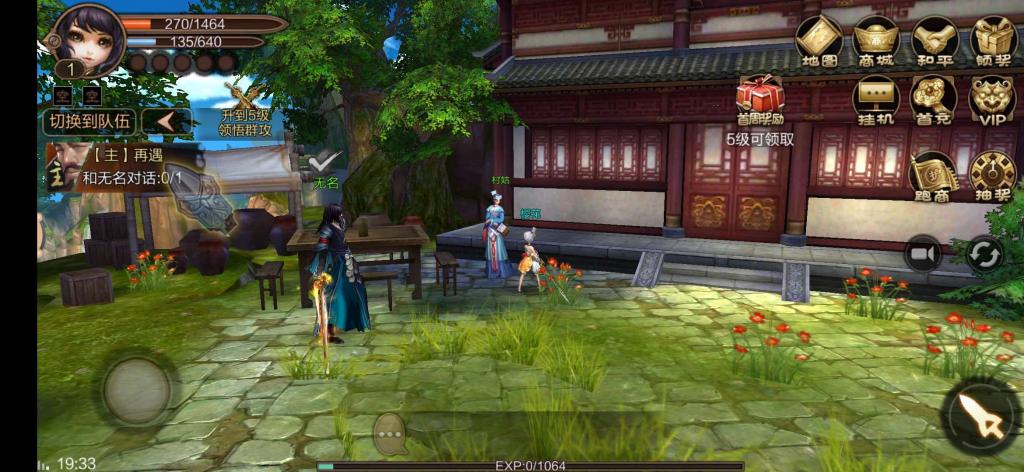The width and height of the screenshot is (1024, 472).
Task: Activate 挂机 auto-battle
Action: pos(876,99)
